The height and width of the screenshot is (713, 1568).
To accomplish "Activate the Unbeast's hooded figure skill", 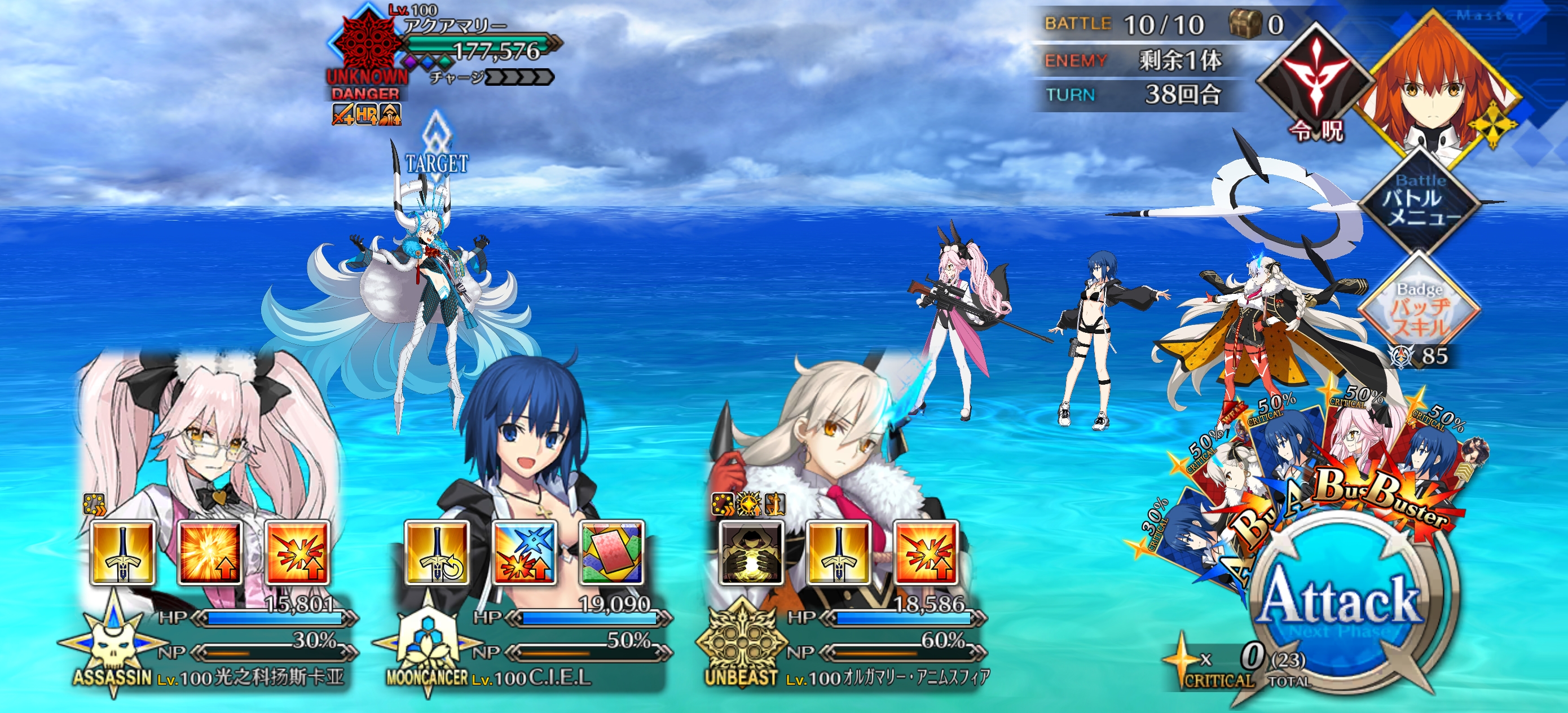I will click(x=751, y=553).
